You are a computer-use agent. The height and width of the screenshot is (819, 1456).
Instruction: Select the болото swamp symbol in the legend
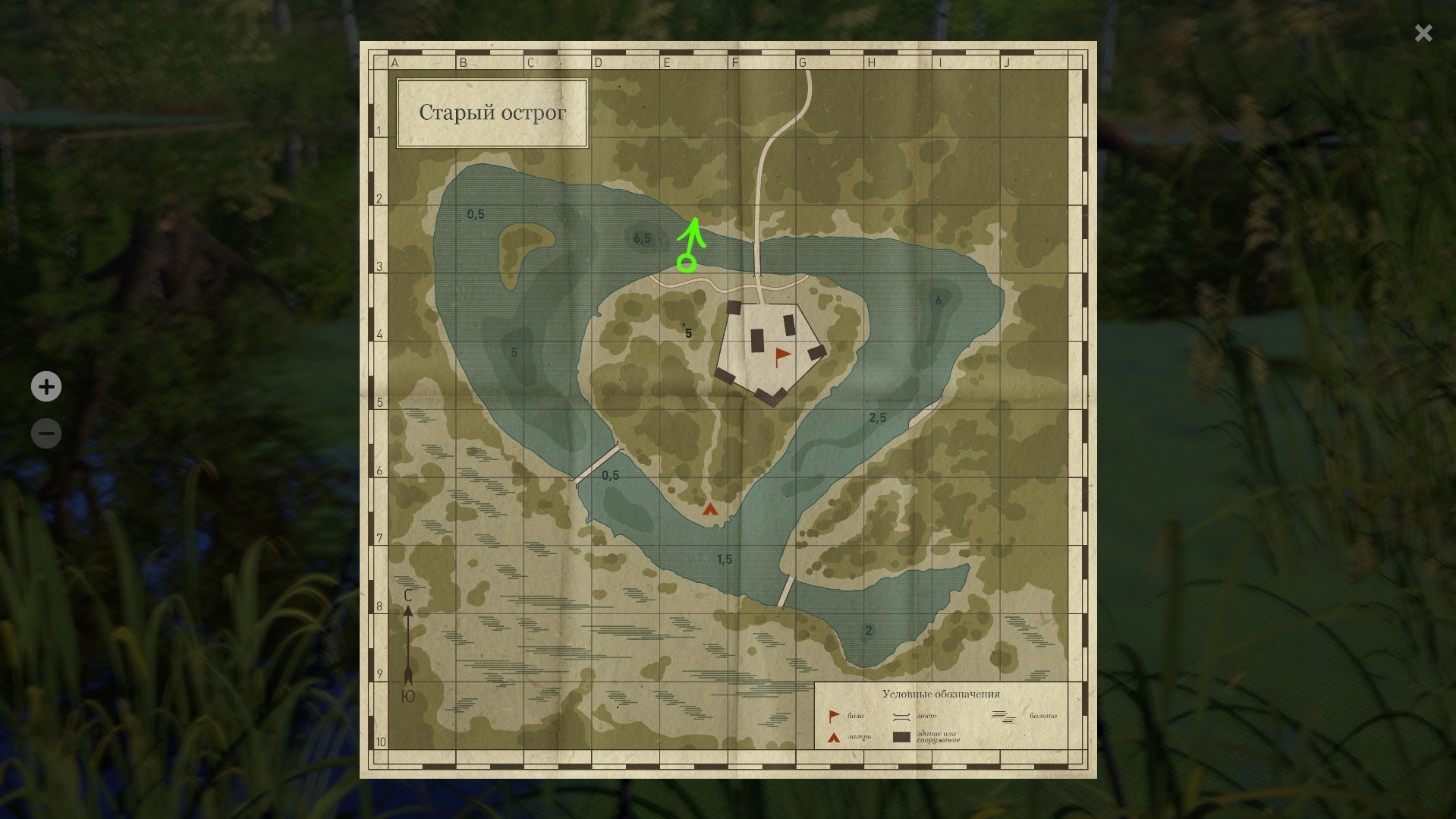[1002, 717]
